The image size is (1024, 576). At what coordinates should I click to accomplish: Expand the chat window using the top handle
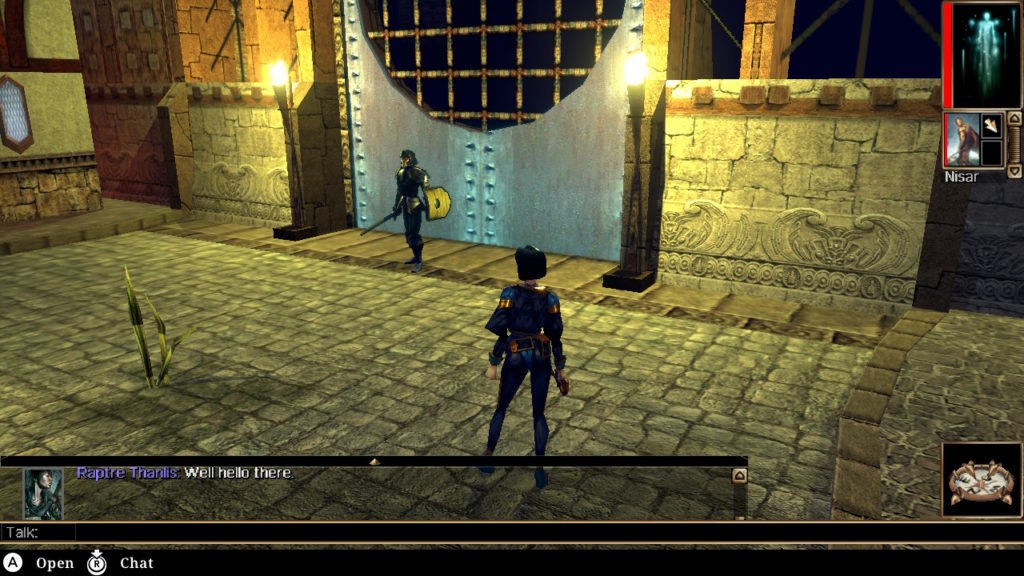coord(374,462)
